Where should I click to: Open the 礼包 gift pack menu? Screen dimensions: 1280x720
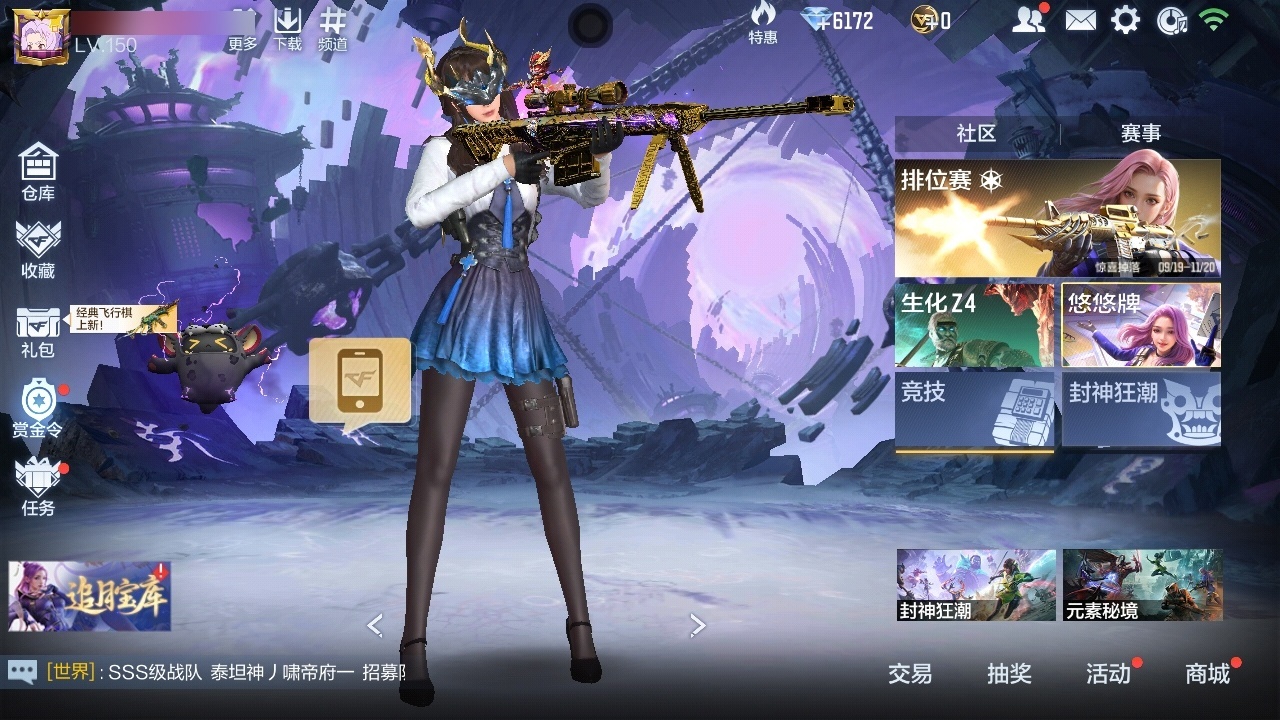[x=38, y=331]
